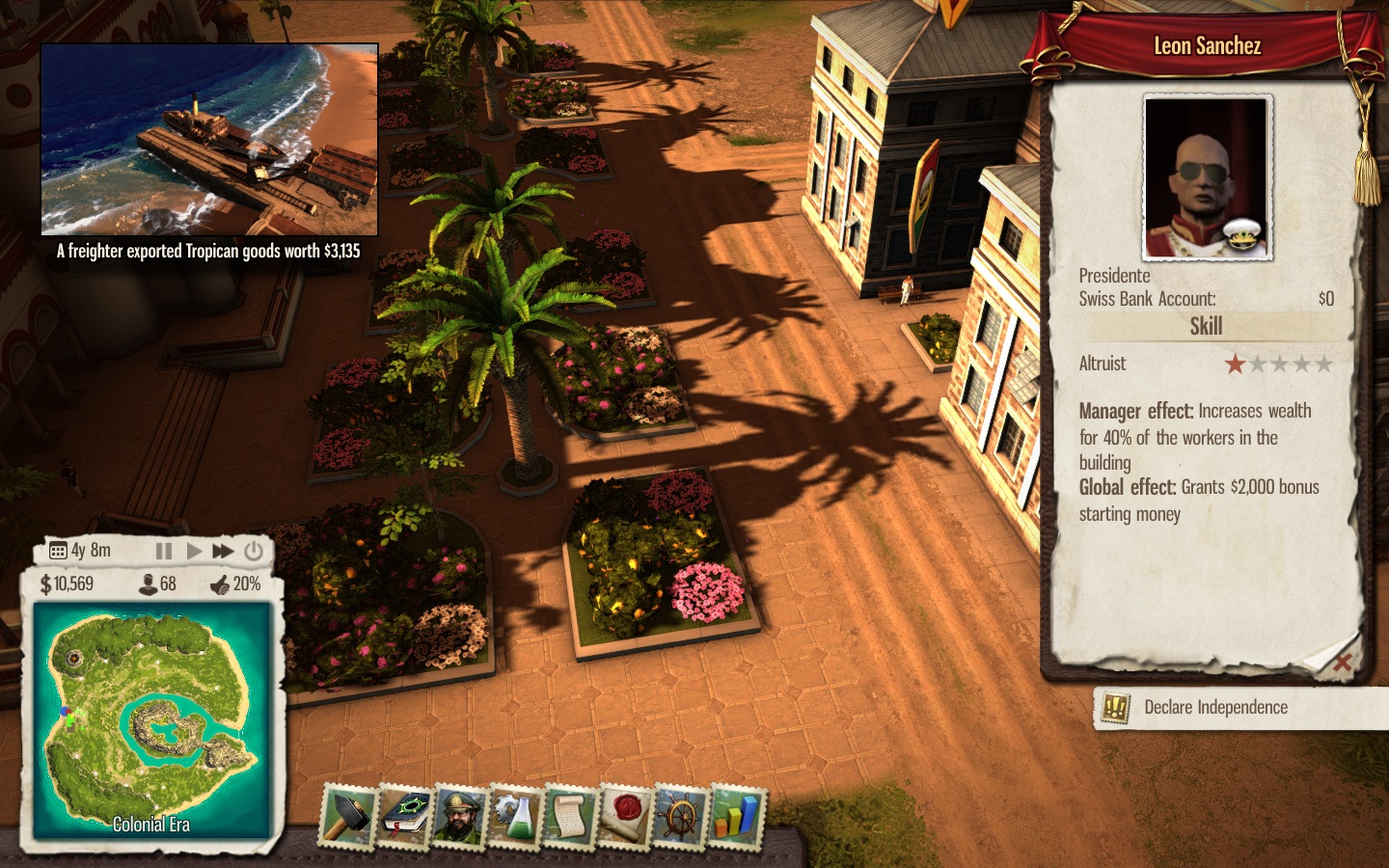Screen dimensions: 1389x868
Task: Click the power button beside speed controls
Action: (254, 551)
